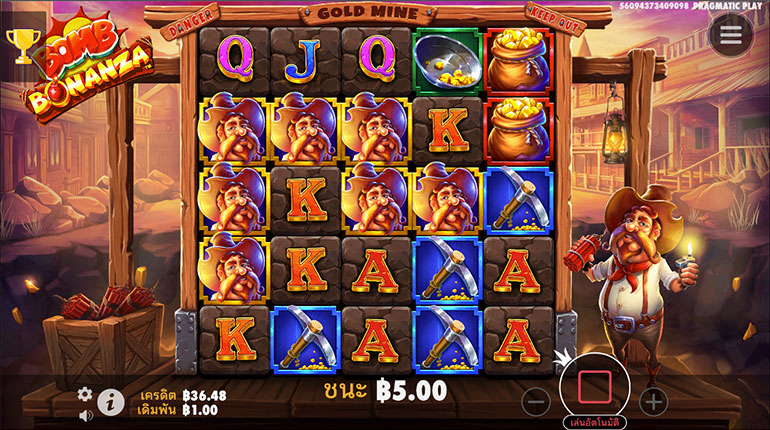
Task: Open the hamburger menu
Action: 731,35
